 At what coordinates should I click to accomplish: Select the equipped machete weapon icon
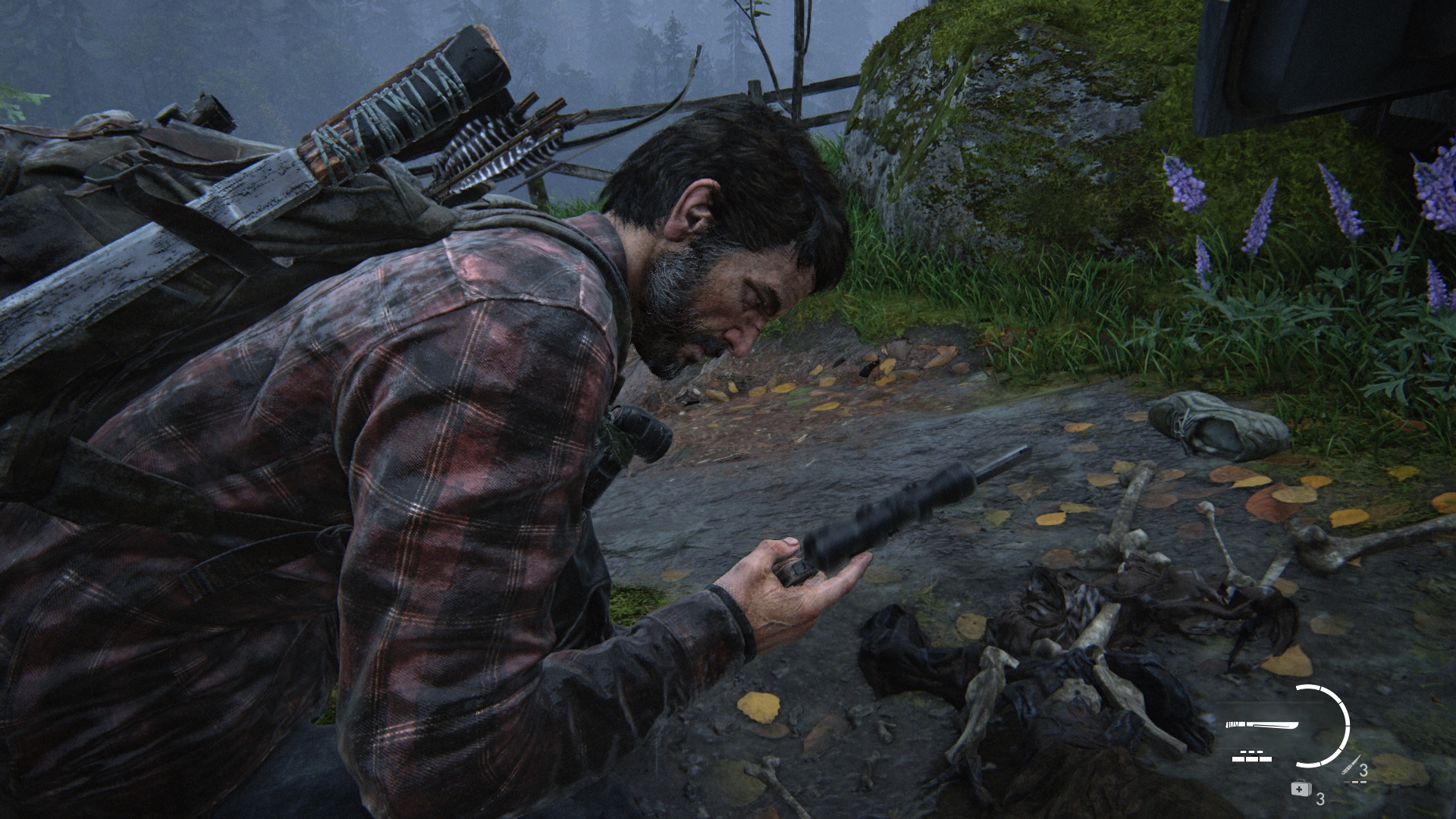point(1261,726)
